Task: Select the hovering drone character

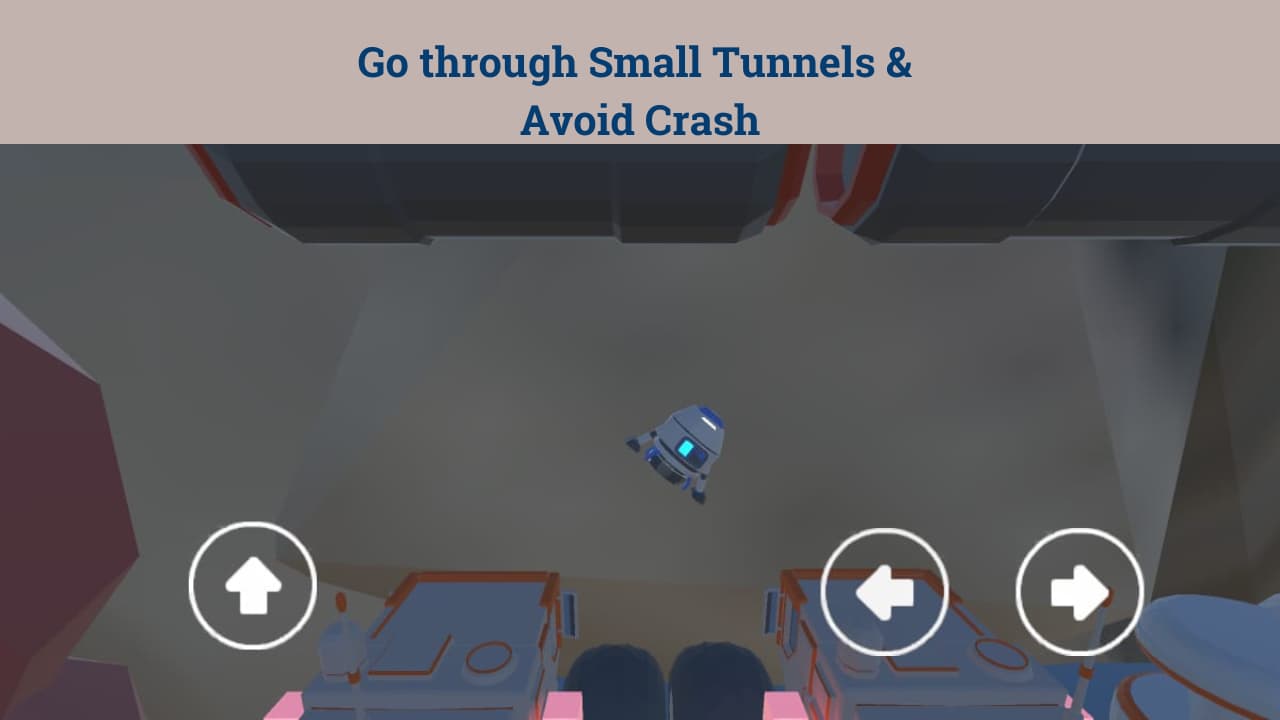Action: (680, 450)
